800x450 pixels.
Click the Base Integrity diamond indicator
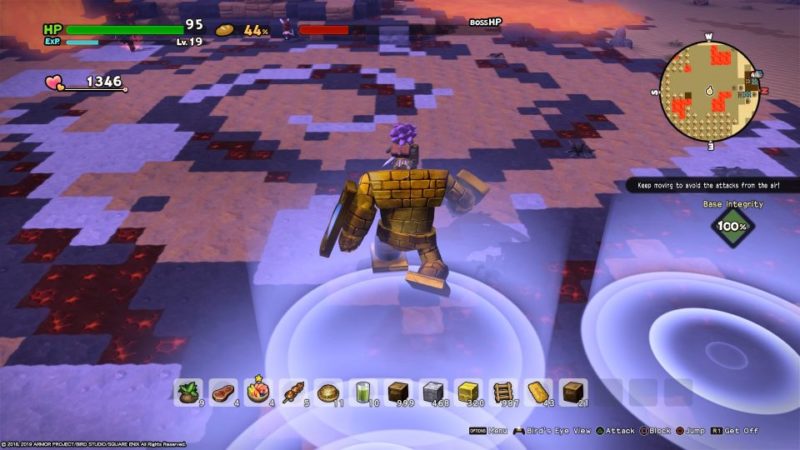click(x=732, y=226)
